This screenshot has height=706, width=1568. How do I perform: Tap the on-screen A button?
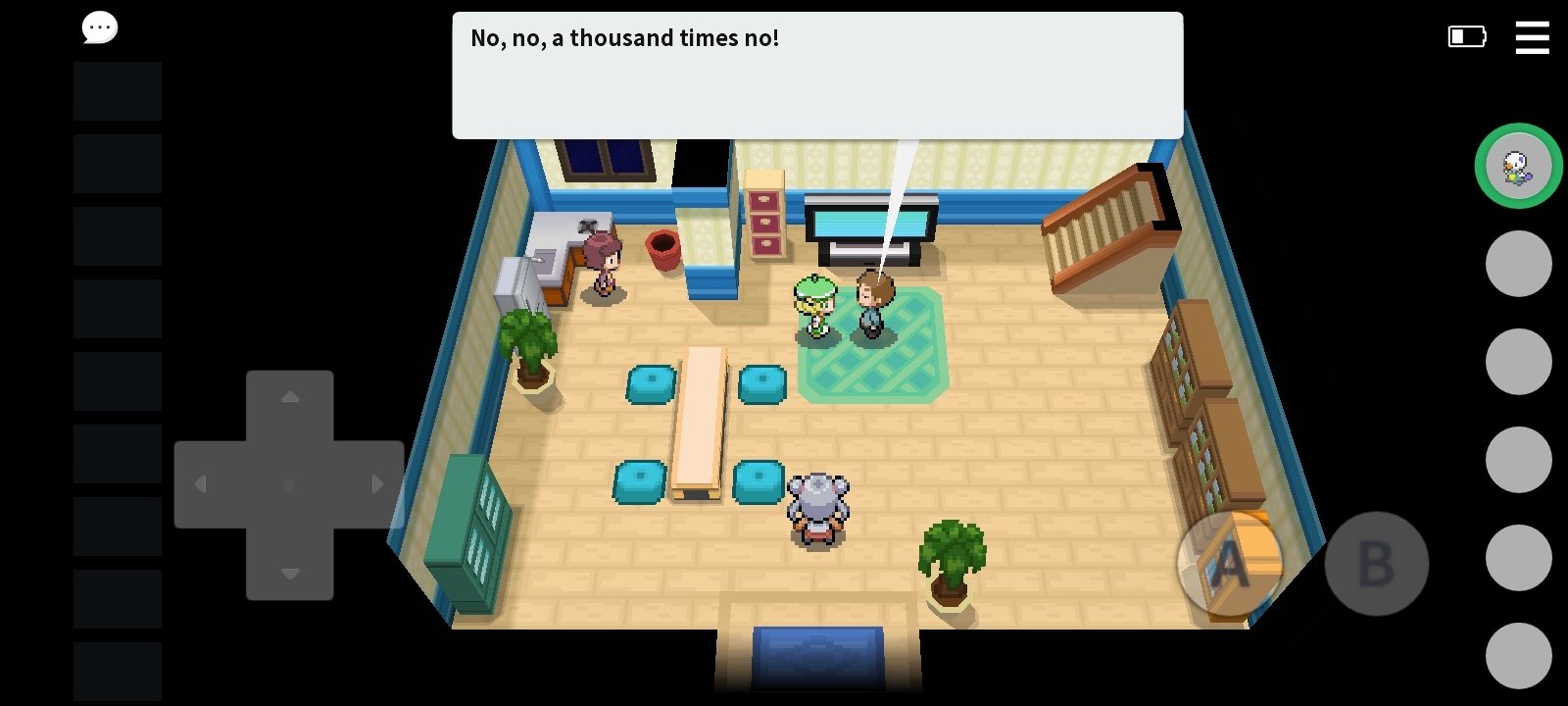(x=1229, y=564)
